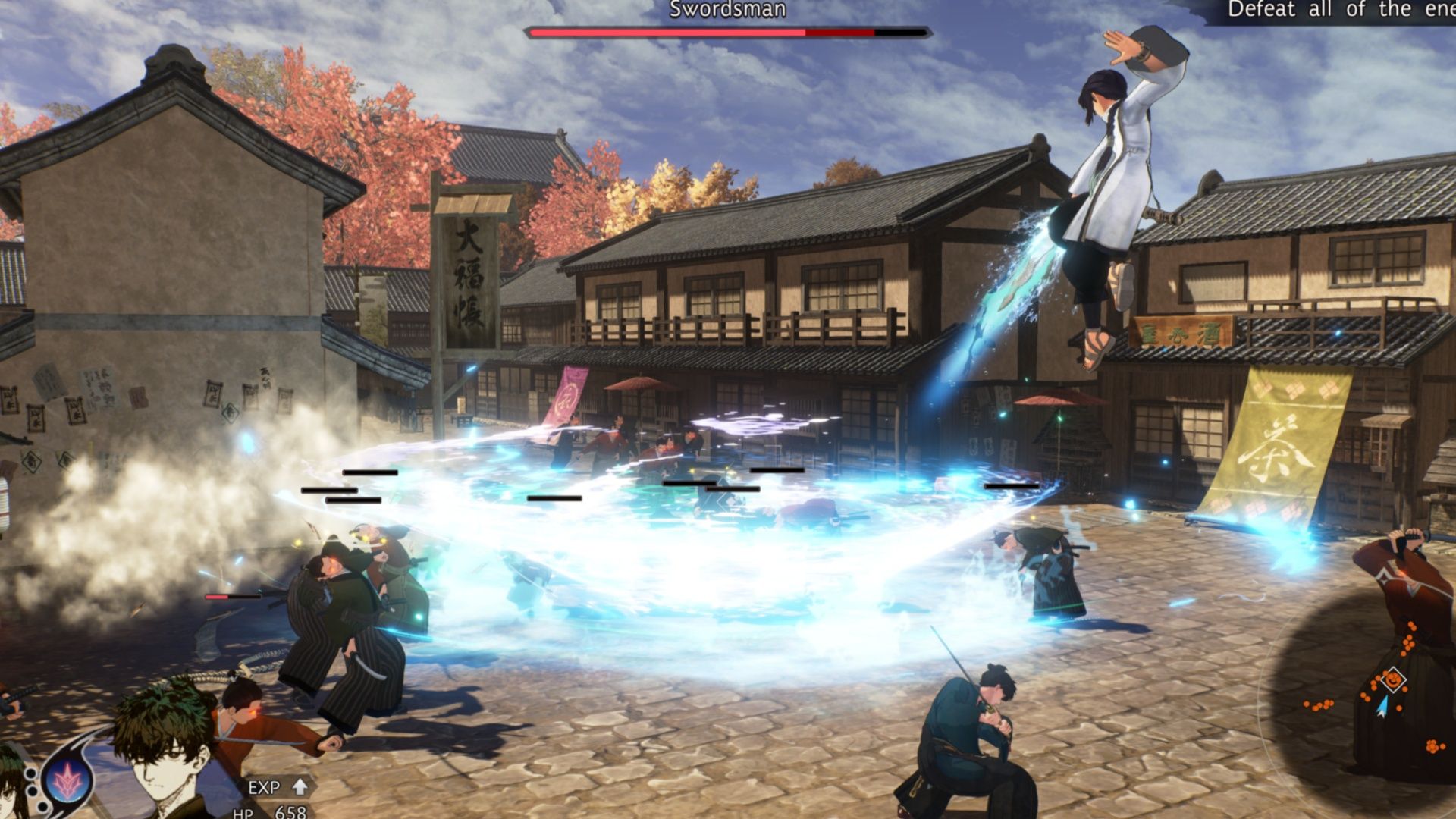This screenshot has width=1456, height=819.
Task: Click the EXP label above the HP counter
Action: 265,788
